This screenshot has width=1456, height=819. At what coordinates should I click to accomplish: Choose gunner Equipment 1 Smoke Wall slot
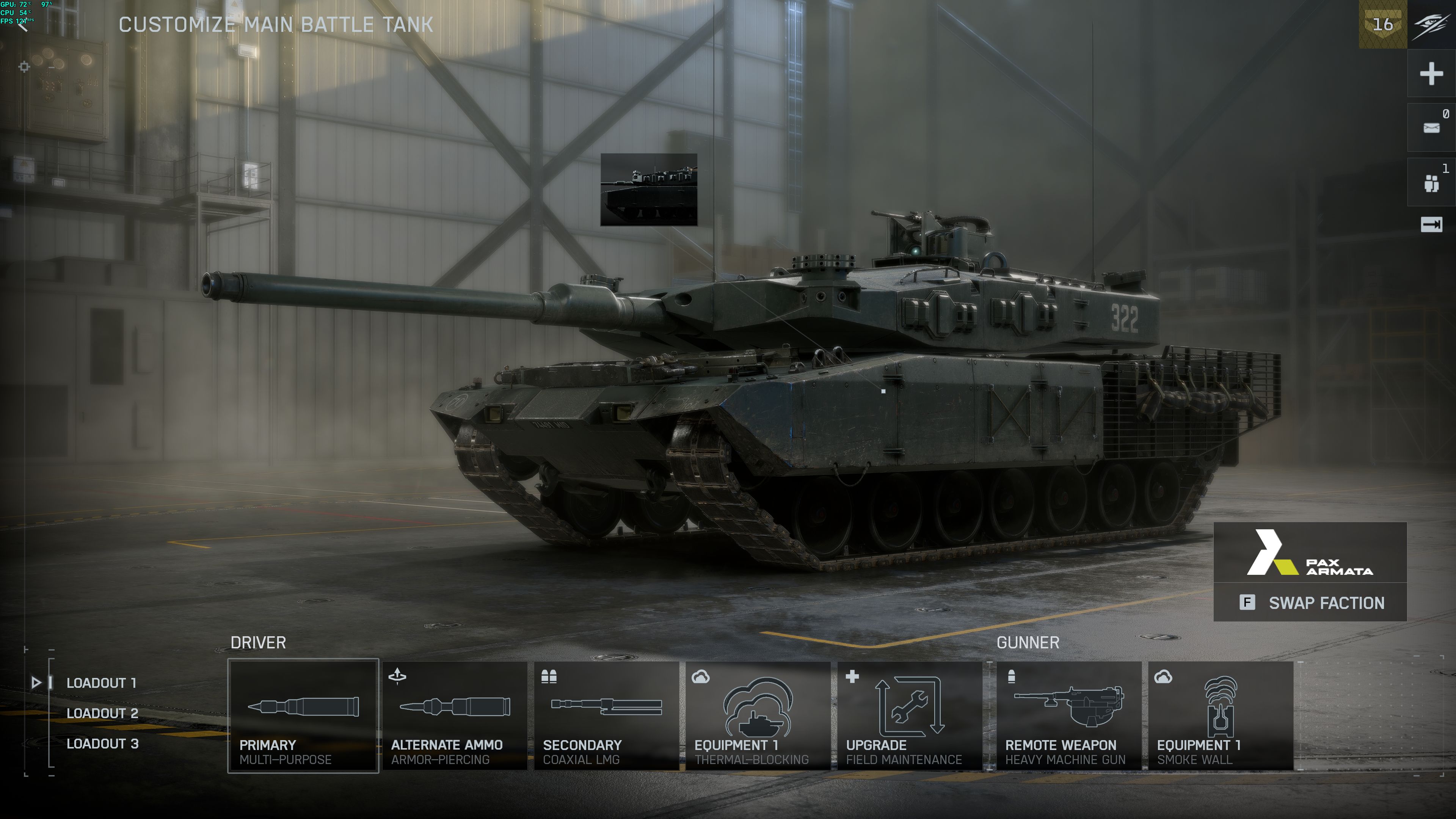pyautogui.click(x=1220, y=715)
